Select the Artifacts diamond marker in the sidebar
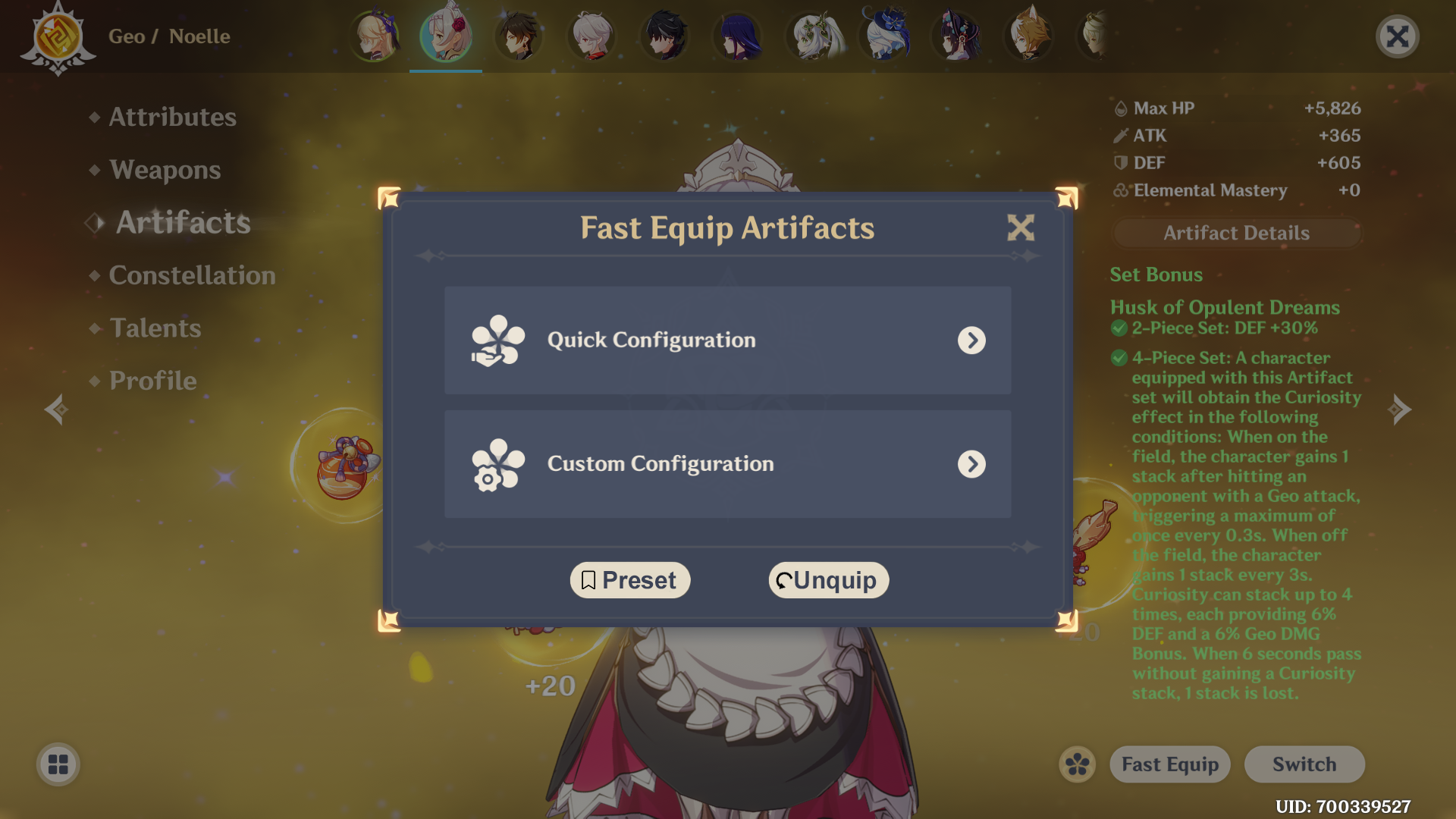Image resolution: width=1456 pixels, height=819 pixels. point(94,222)
